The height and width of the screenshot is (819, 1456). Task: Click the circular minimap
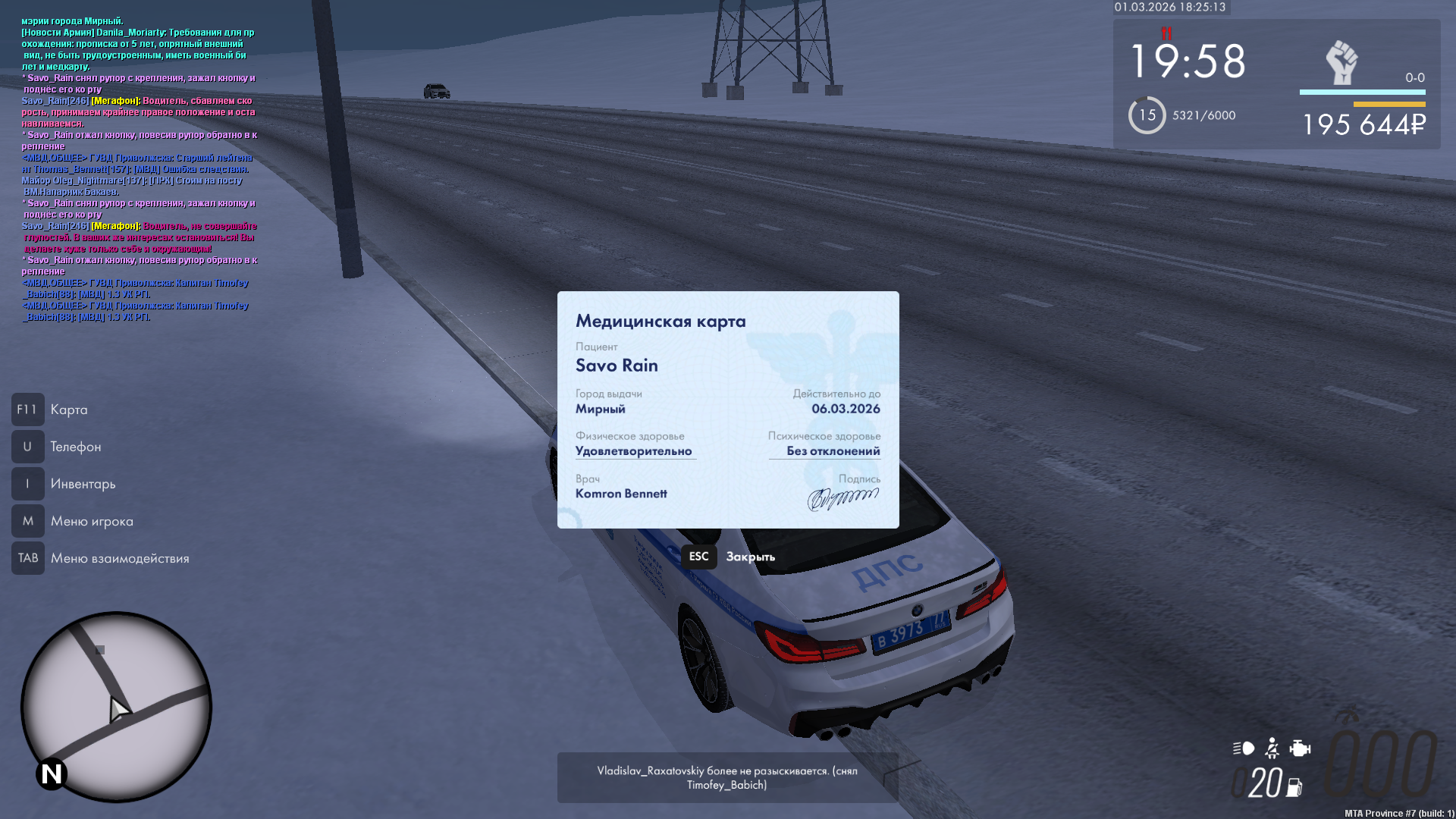(116, 707)
